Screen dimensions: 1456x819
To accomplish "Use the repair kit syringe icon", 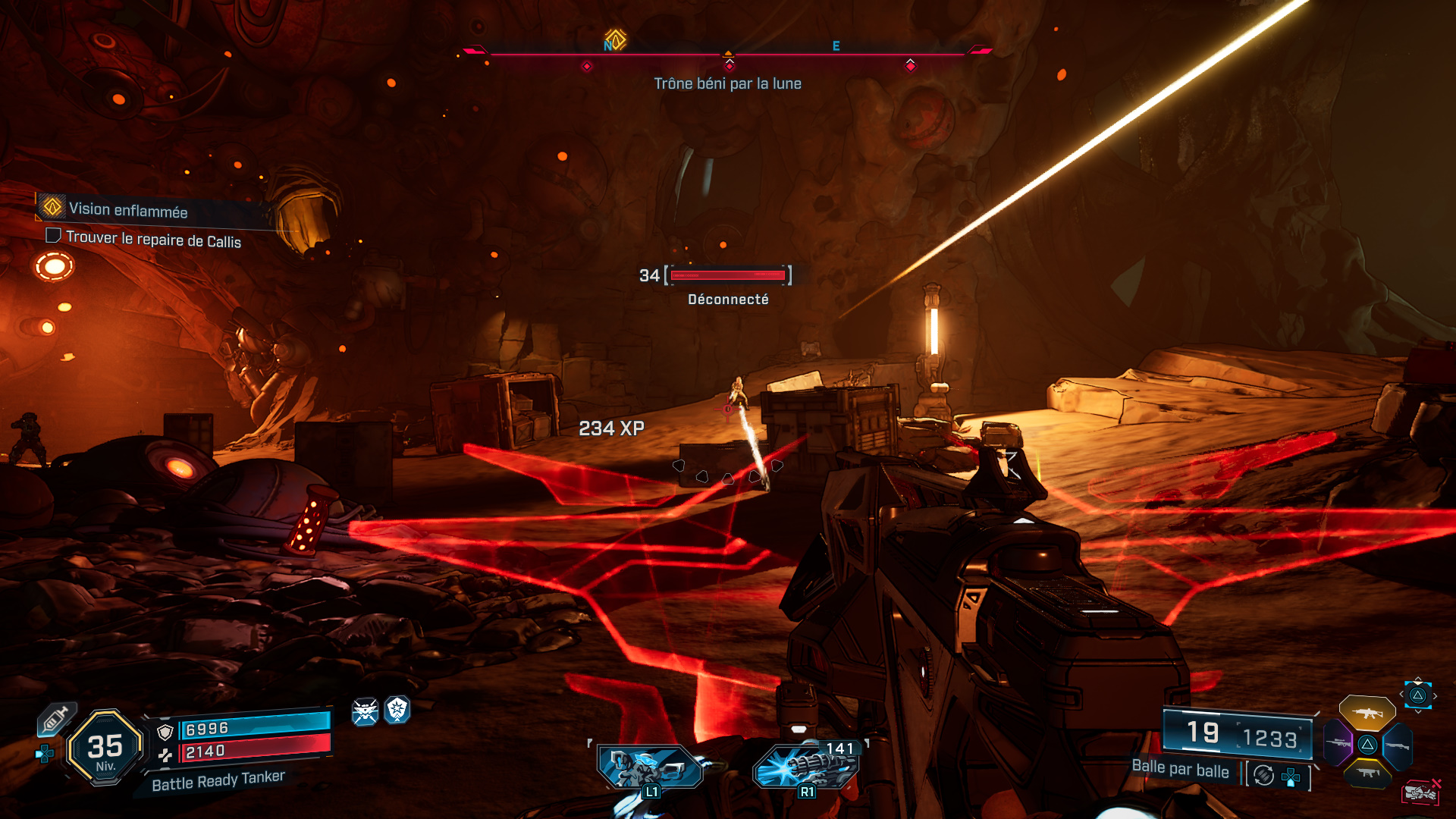I will 56,718.
